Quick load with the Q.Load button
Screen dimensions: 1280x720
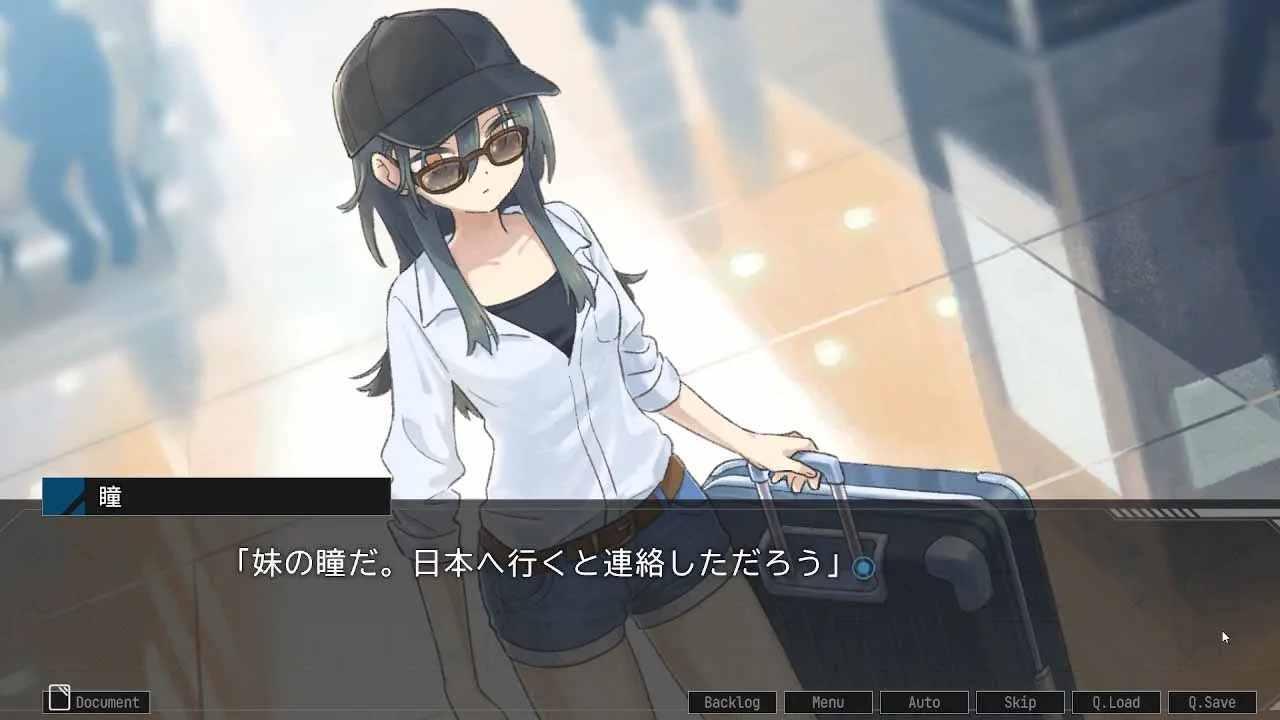click(1116, 702)
